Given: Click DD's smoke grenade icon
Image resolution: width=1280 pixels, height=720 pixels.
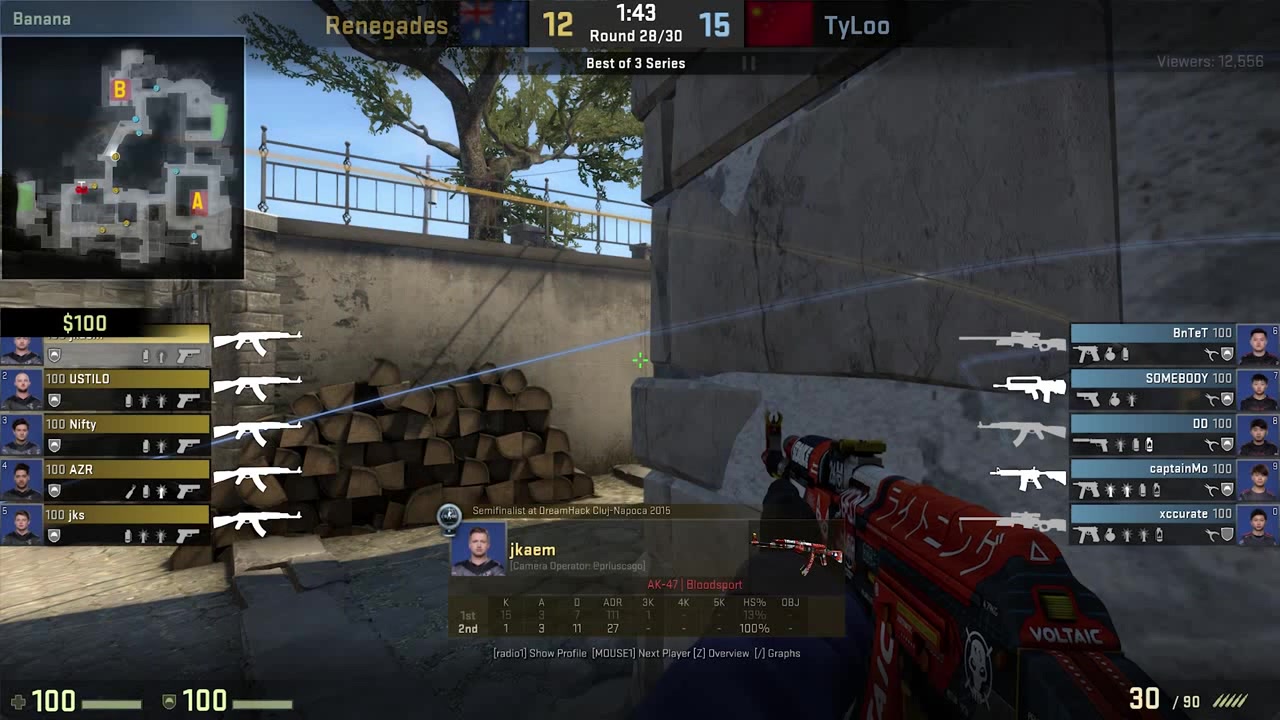Looking at the screenshot, I should pos(1136,445).
